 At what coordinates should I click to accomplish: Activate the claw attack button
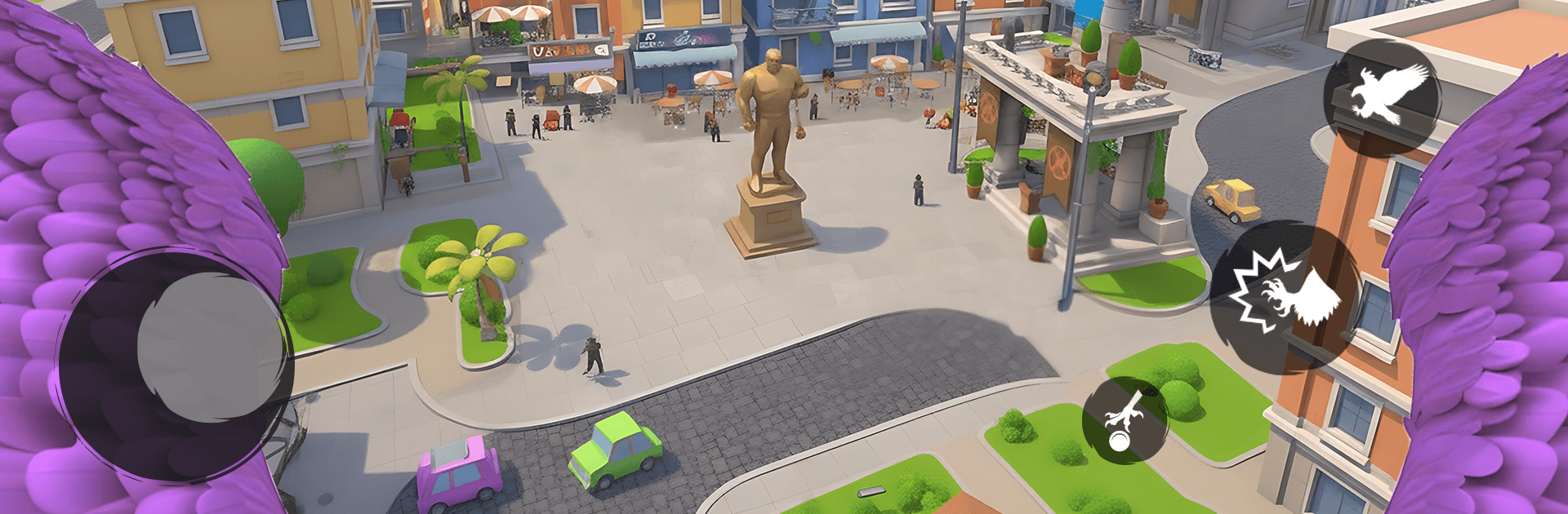tap(1285, 297)
